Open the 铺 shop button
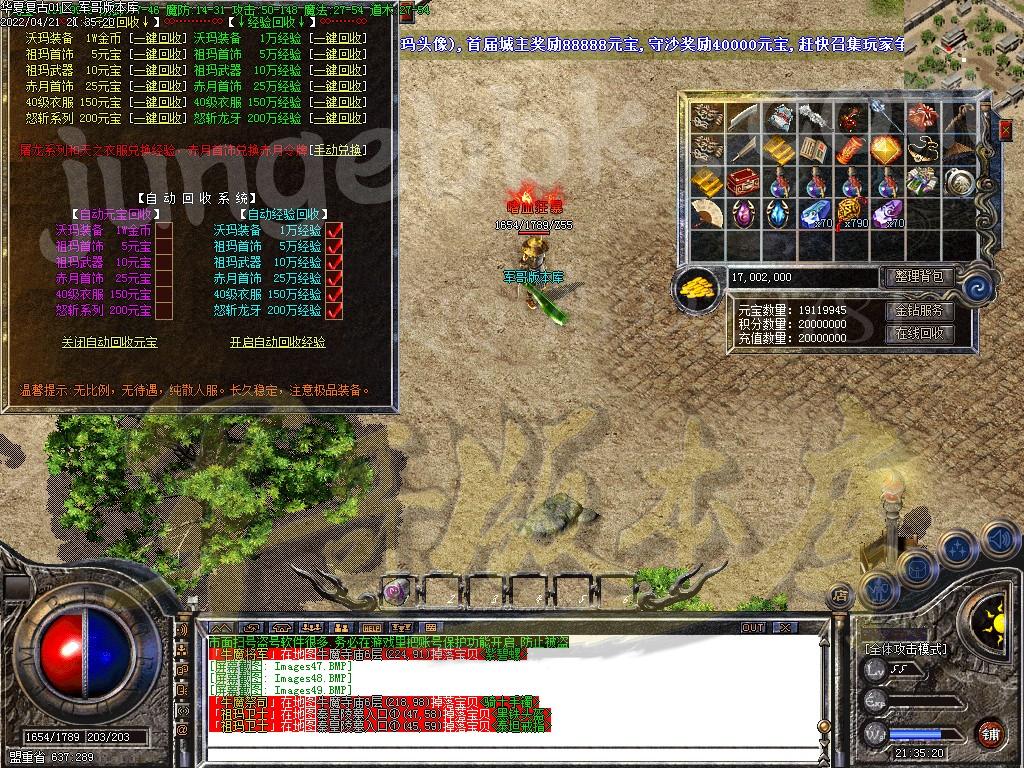 [x=990, y=732]
